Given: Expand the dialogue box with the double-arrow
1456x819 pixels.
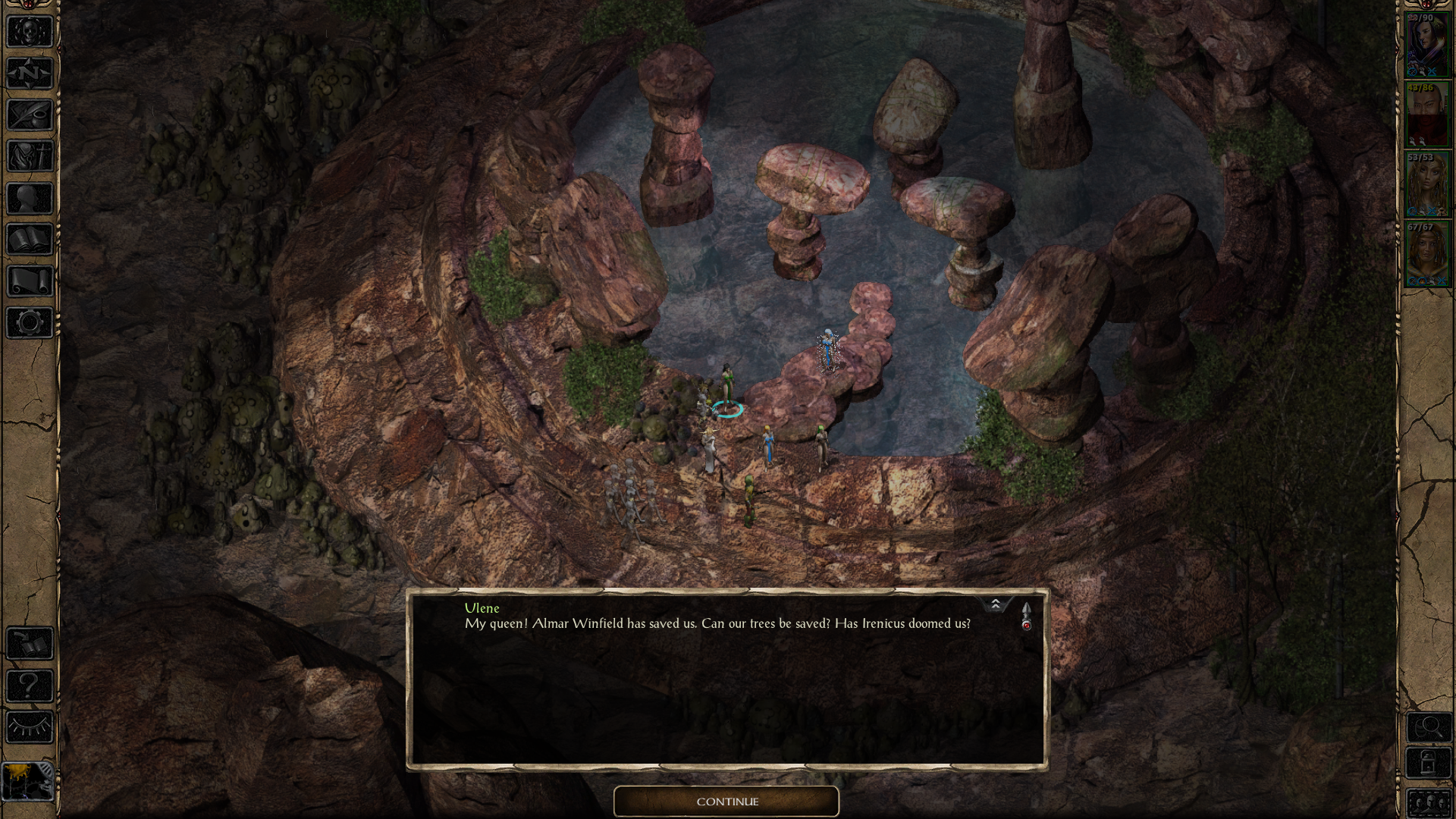Looking at the screenshot, I should tap(996, 604).
